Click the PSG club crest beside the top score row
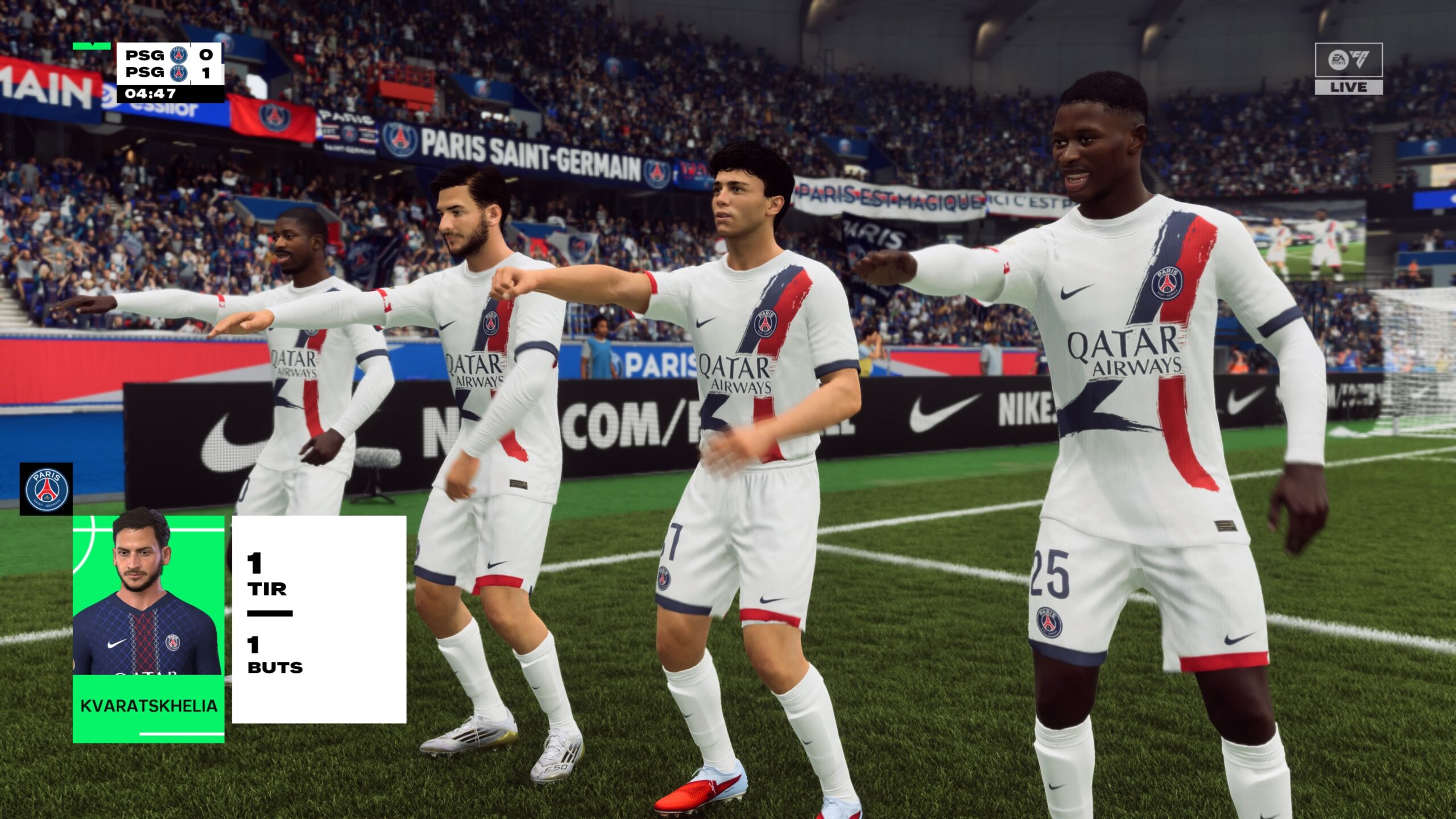The image size is (1456, 819). coord(179,56)
